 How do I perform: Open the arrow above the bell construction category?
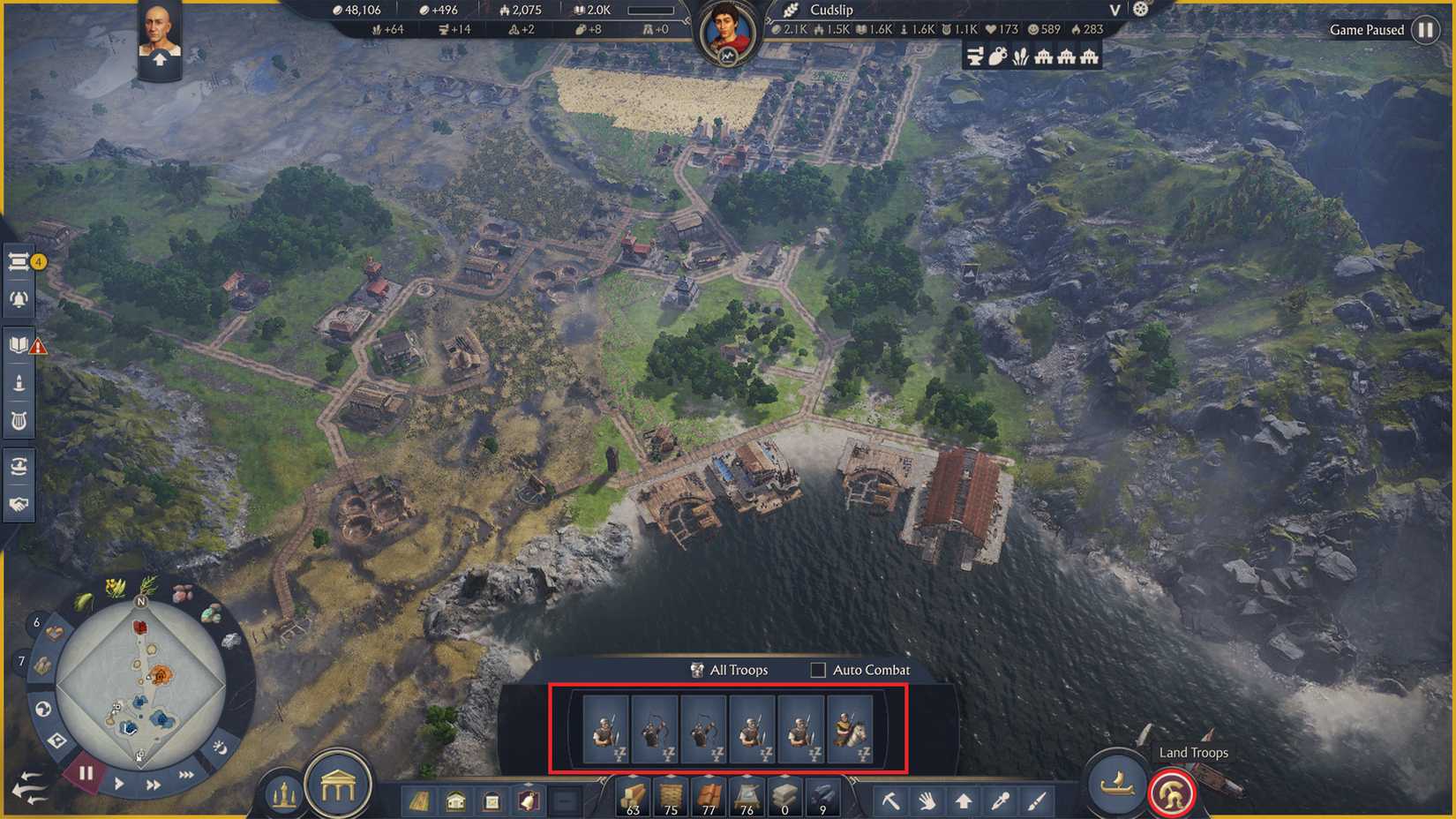click(x=529, y=784)
